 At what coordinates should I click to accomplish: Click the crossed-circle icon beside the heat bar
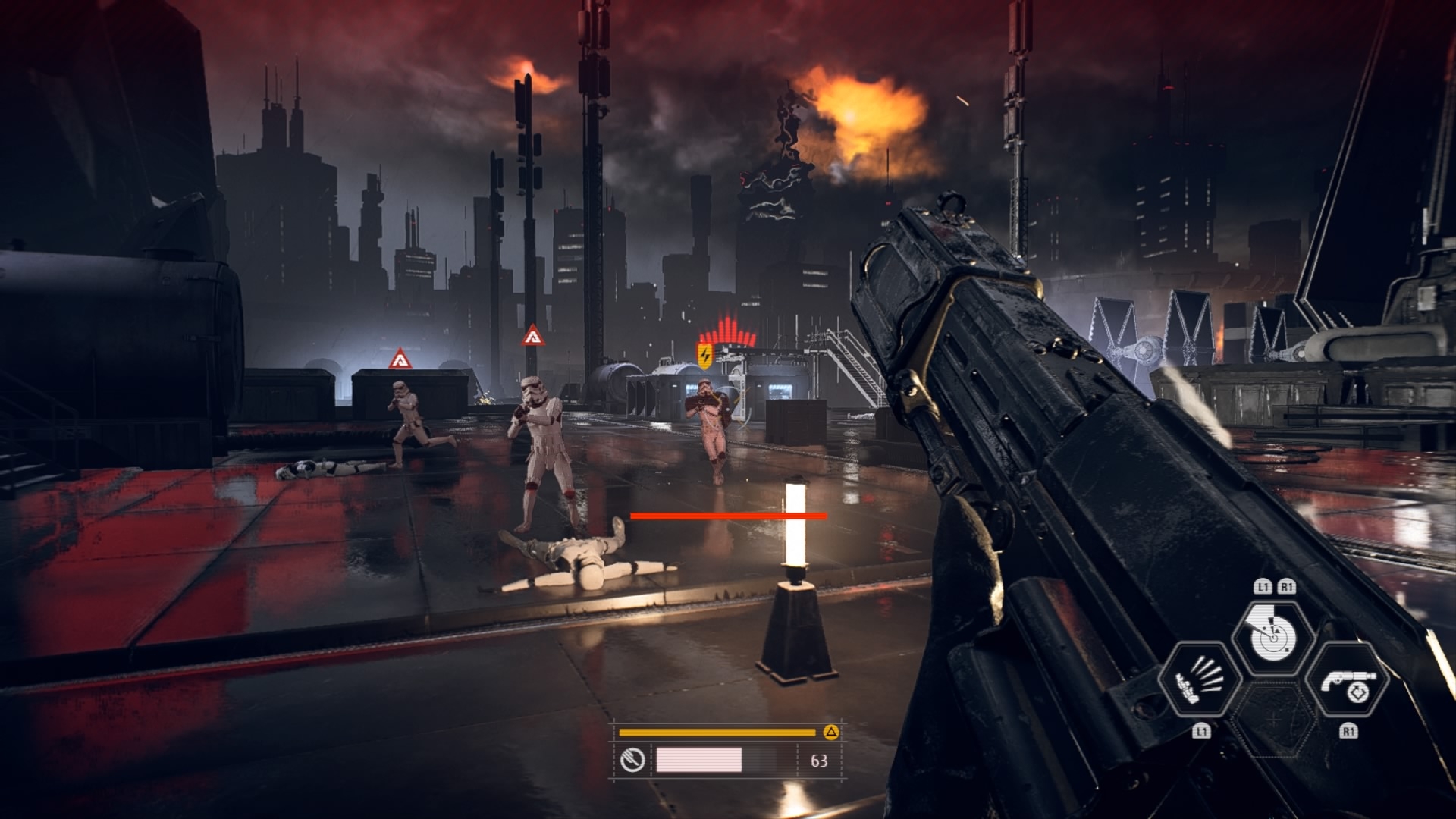tap(632, 760)
